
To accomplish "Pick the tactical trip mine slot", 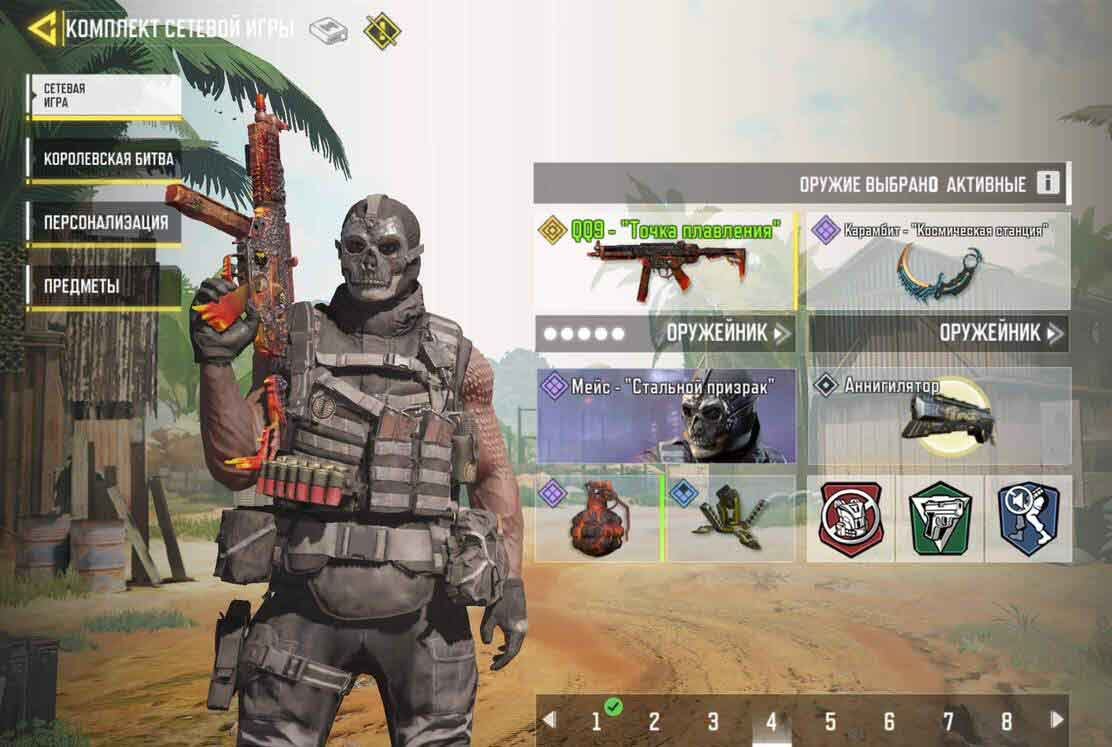I will [x=731, y=518].
